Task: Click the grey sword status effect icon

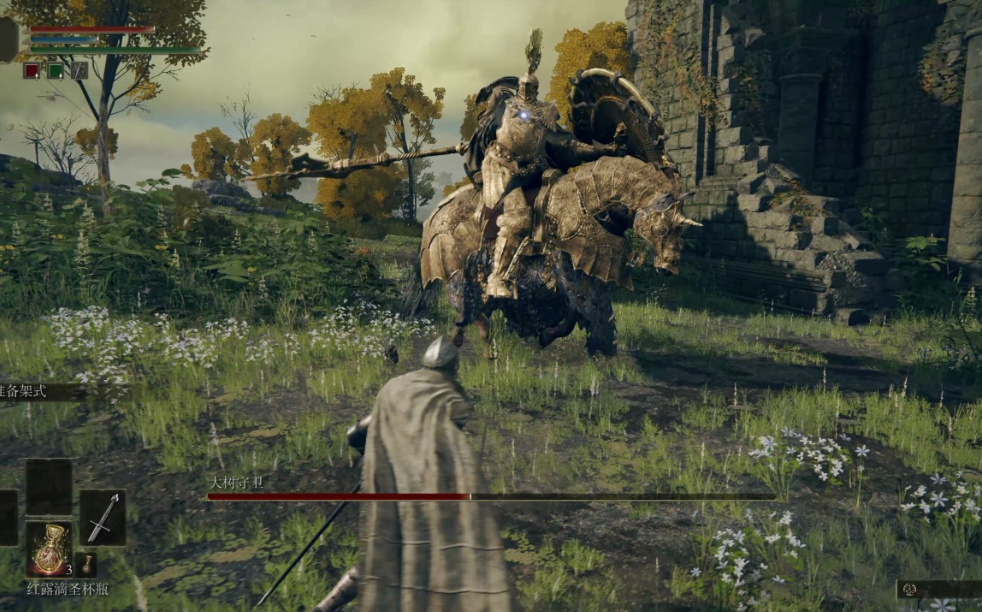Action: click(x=79, y=71)
